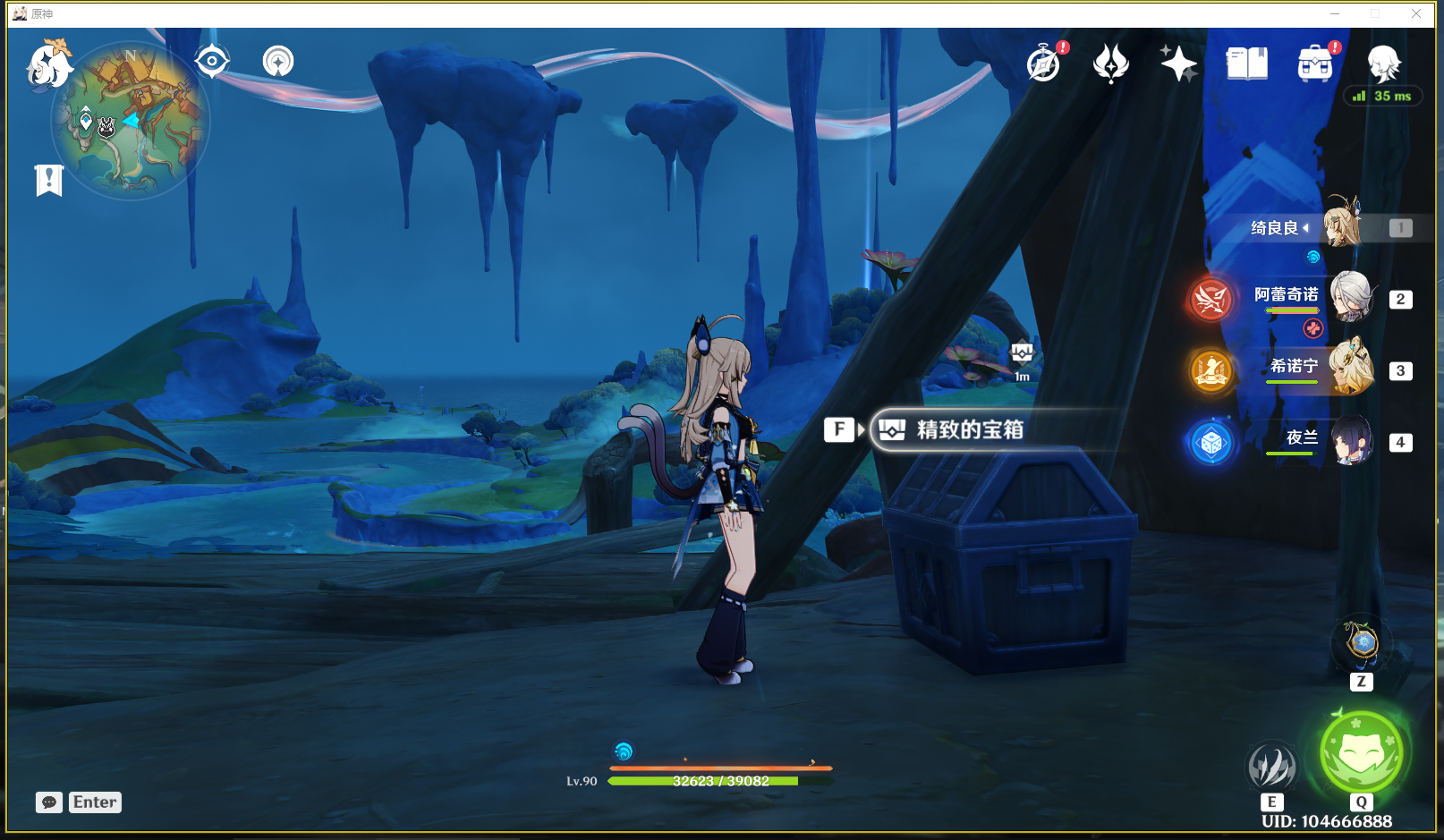Screen dimensions: 1444x840
Task: Select active character 绮良良 portrait
Action: tap(1341, 224)
